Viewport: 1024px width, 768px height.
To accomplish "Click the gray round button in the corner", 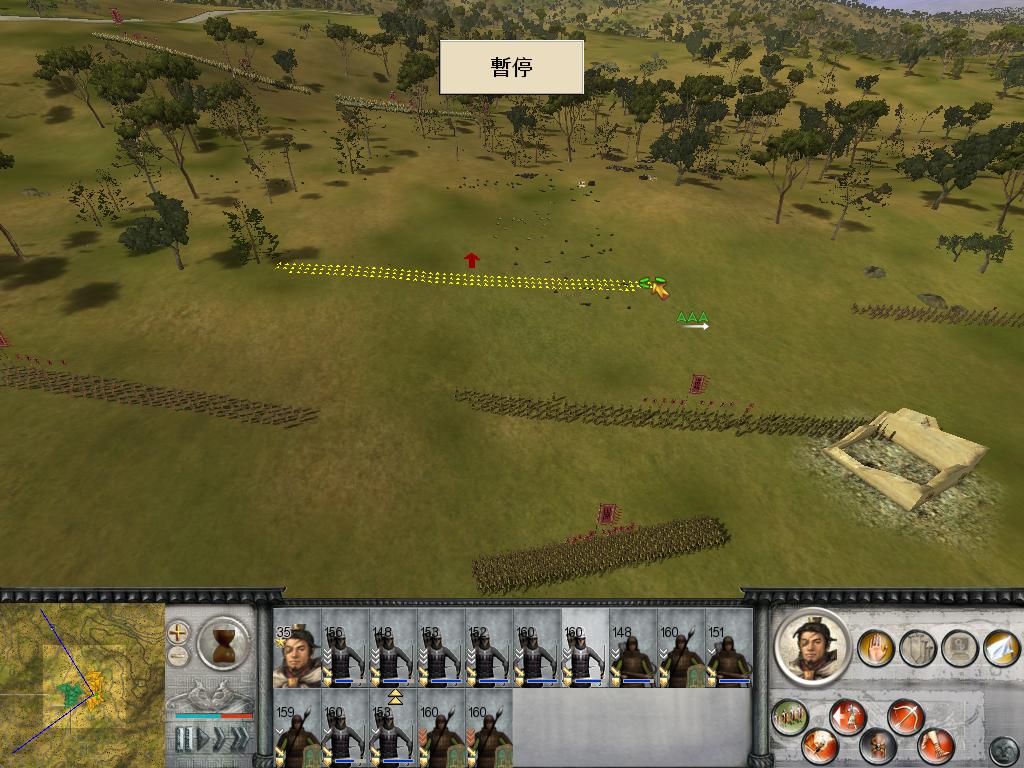I will coord(1003,749).
